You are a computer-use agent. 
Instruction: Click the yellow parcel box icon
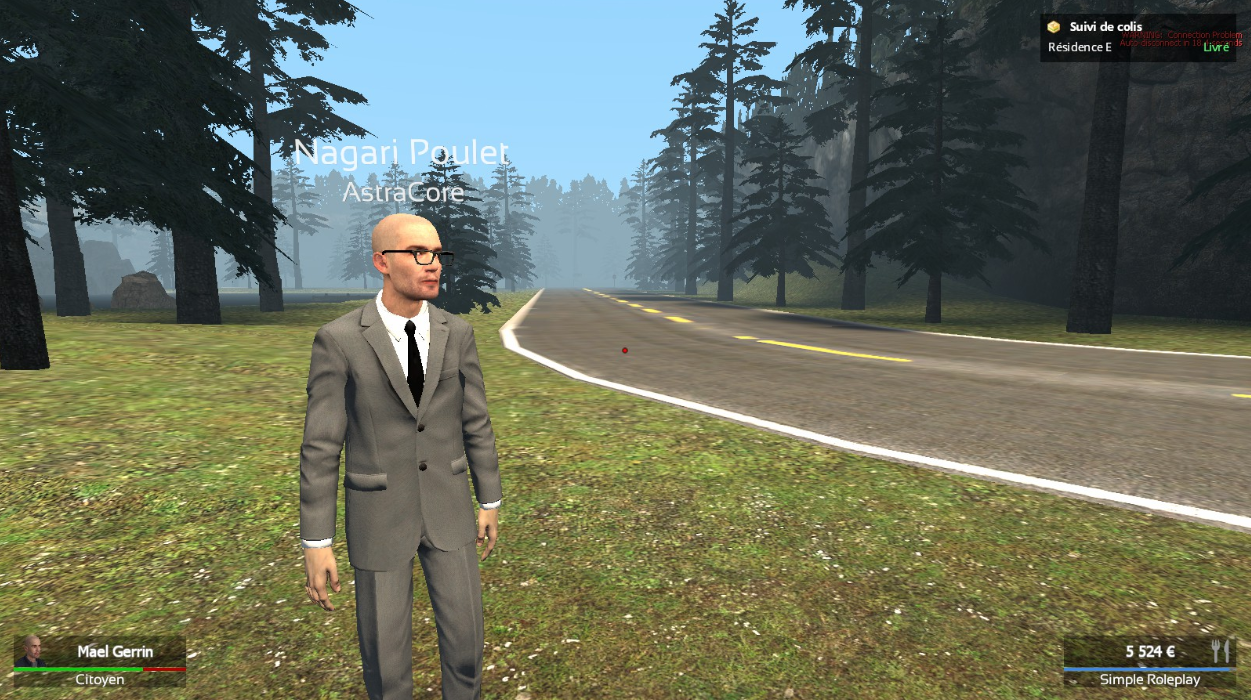pyautogui.click(x=1054, y=27)
